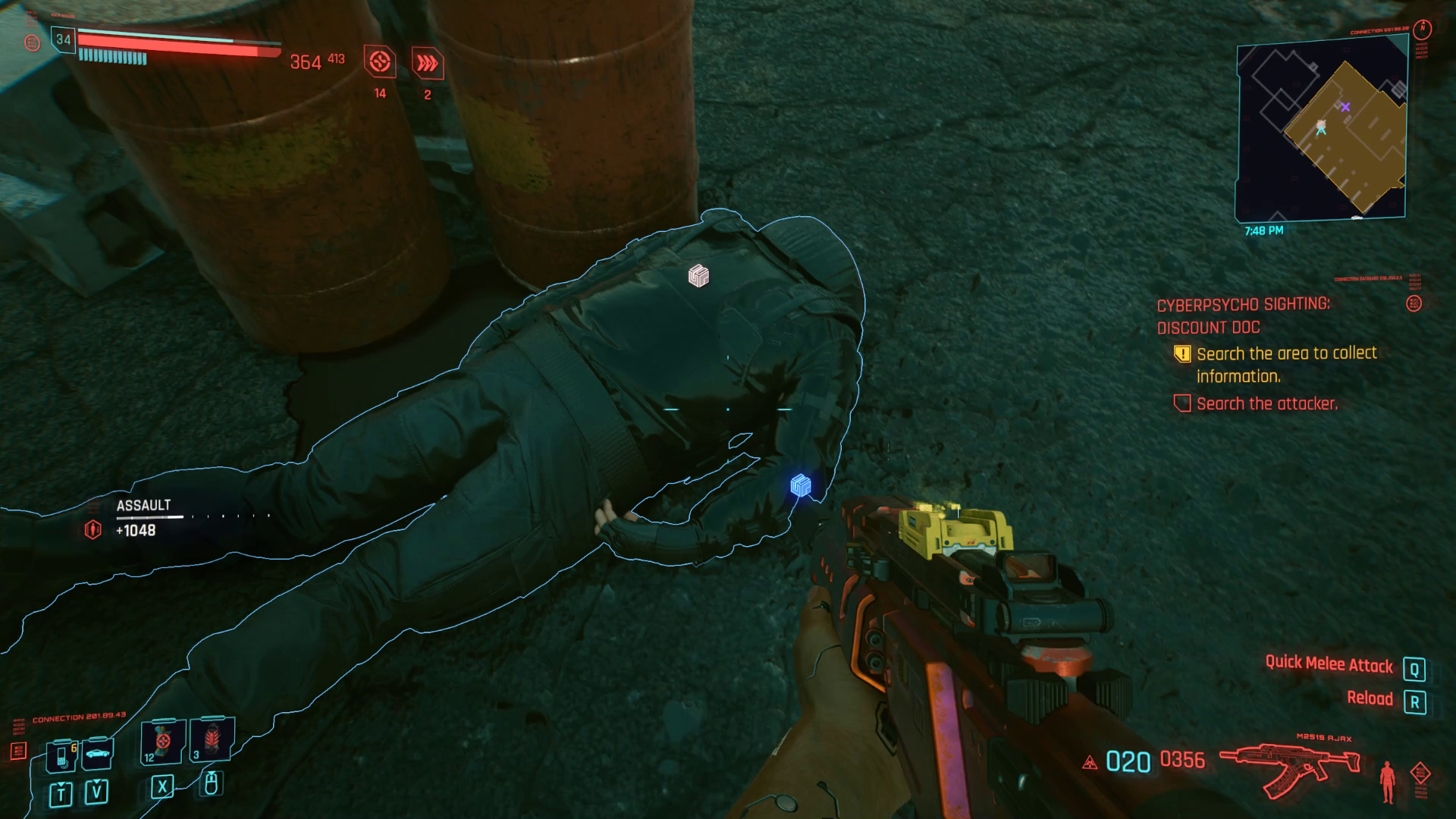The width and height of the screenshot is (1456, 819).
Task: Click the Reload R prompt
Action: [x=1414, y=704]
